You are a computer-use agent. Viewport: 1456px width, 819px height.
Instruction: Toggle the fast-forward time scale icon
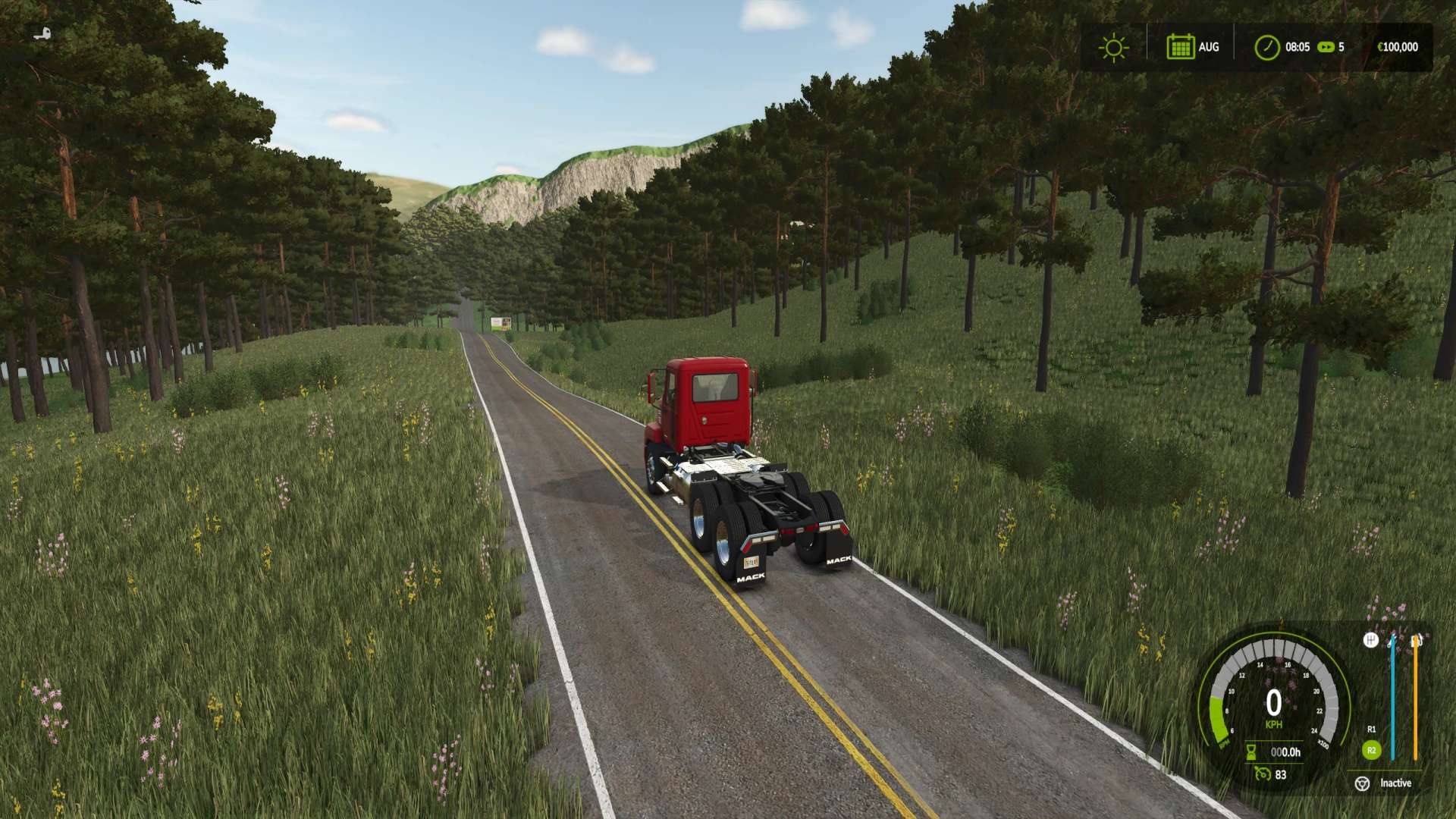pos(1326,47)
